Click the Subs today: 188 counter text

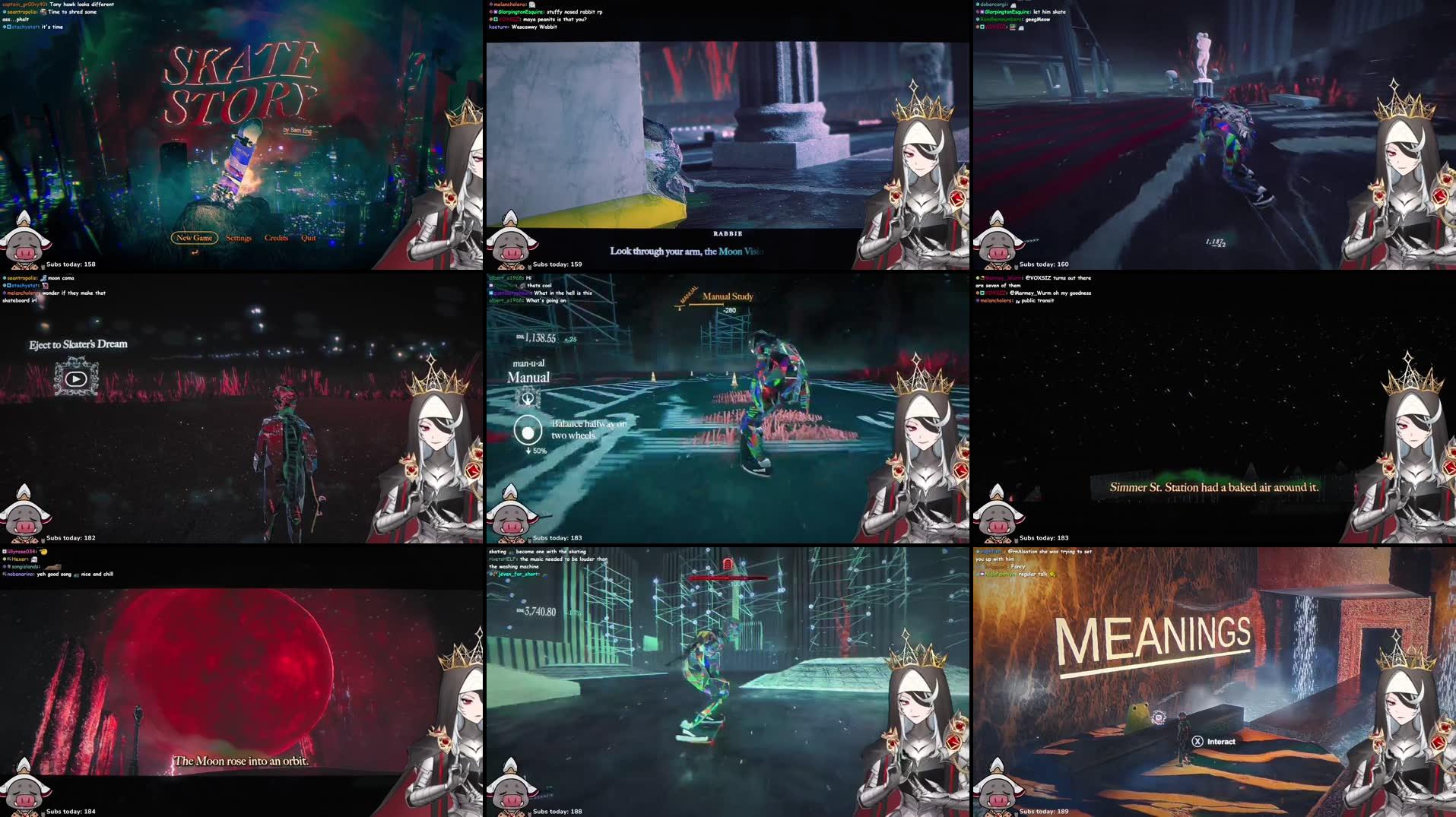coord(558,811)
